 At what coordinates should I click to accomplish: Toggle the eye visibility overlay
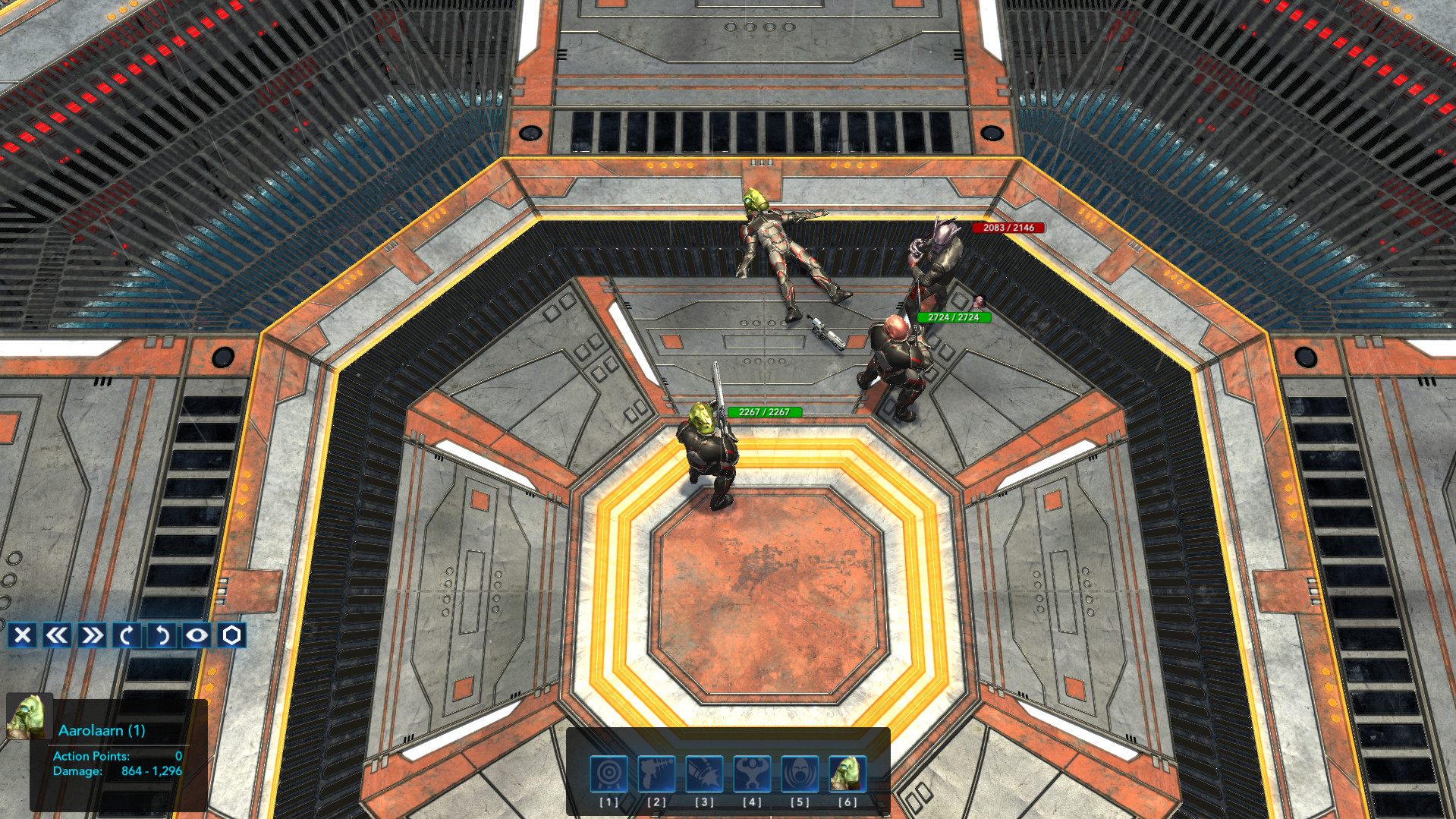(x=197, y=635)
